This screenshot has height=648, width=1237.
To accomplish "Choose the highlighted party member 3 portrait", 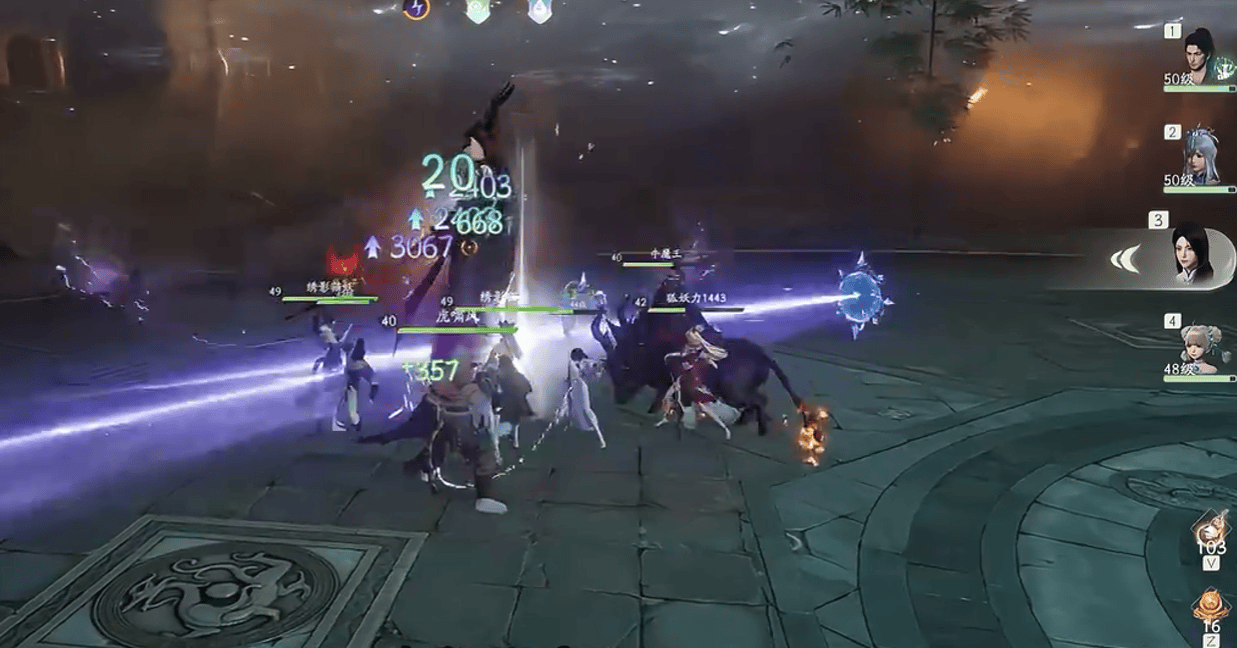I will point(1192,252).
